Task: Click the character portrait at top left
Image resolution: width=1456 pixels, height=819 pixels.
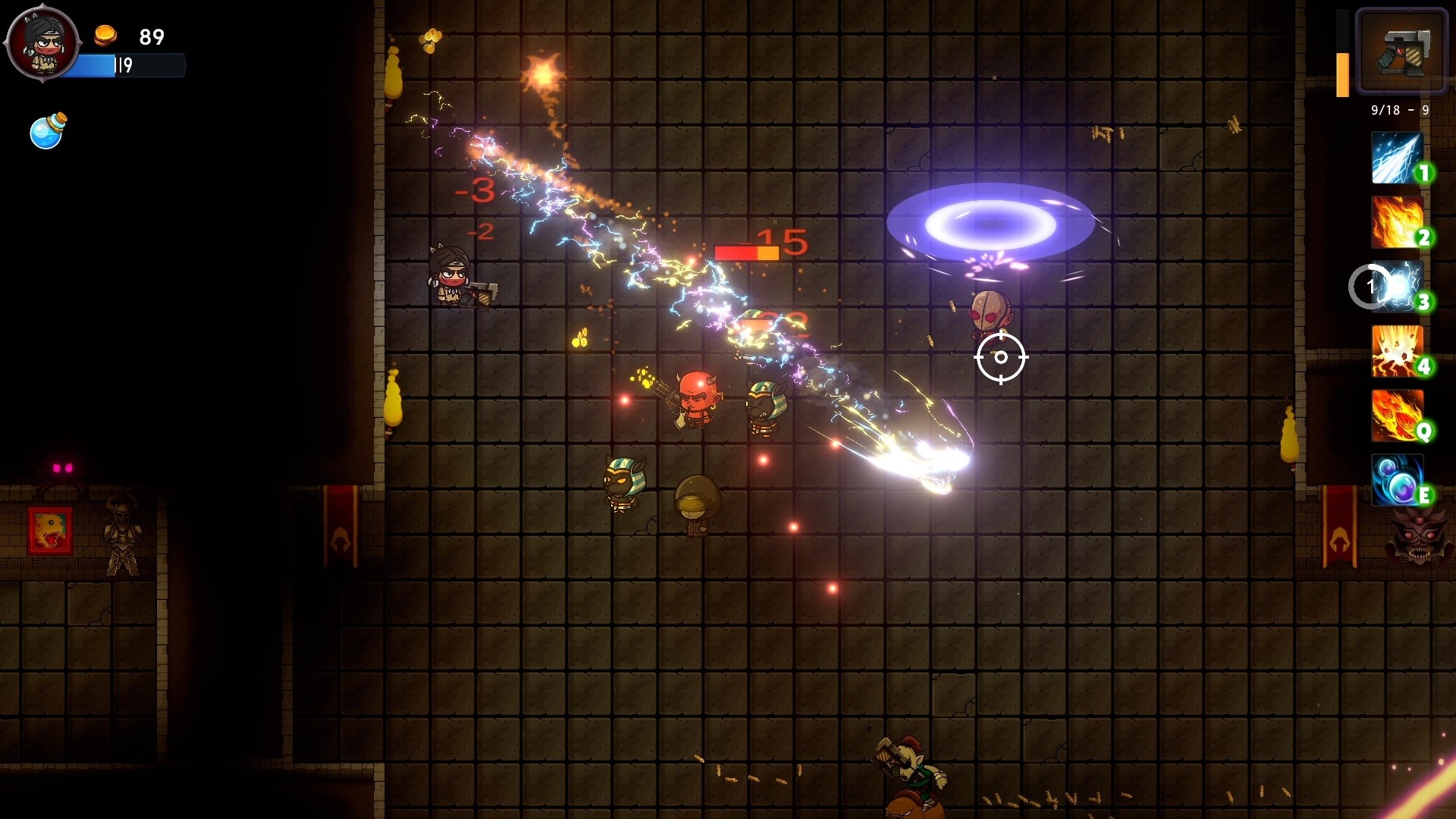Action: point(43,43)
